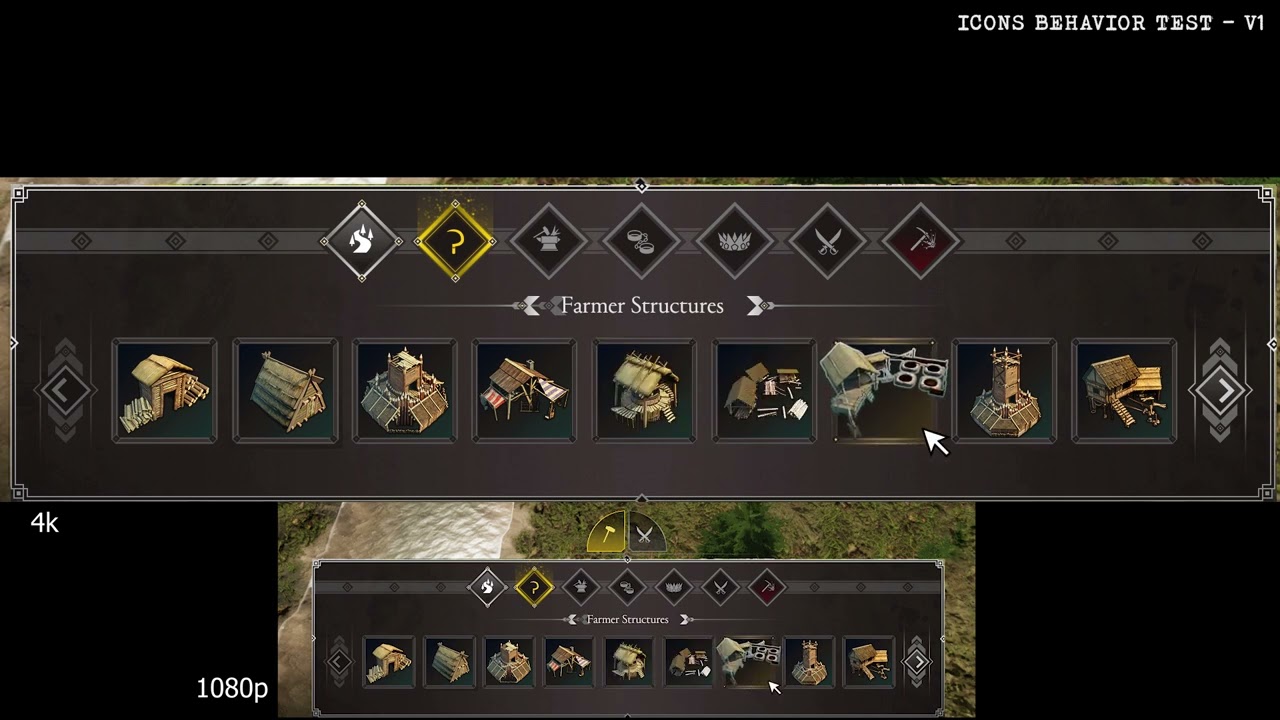Select the round thatched mill in the 4k panel
Image resolution: width=1280 pixels, height=720 pixels.
[645, 391]
